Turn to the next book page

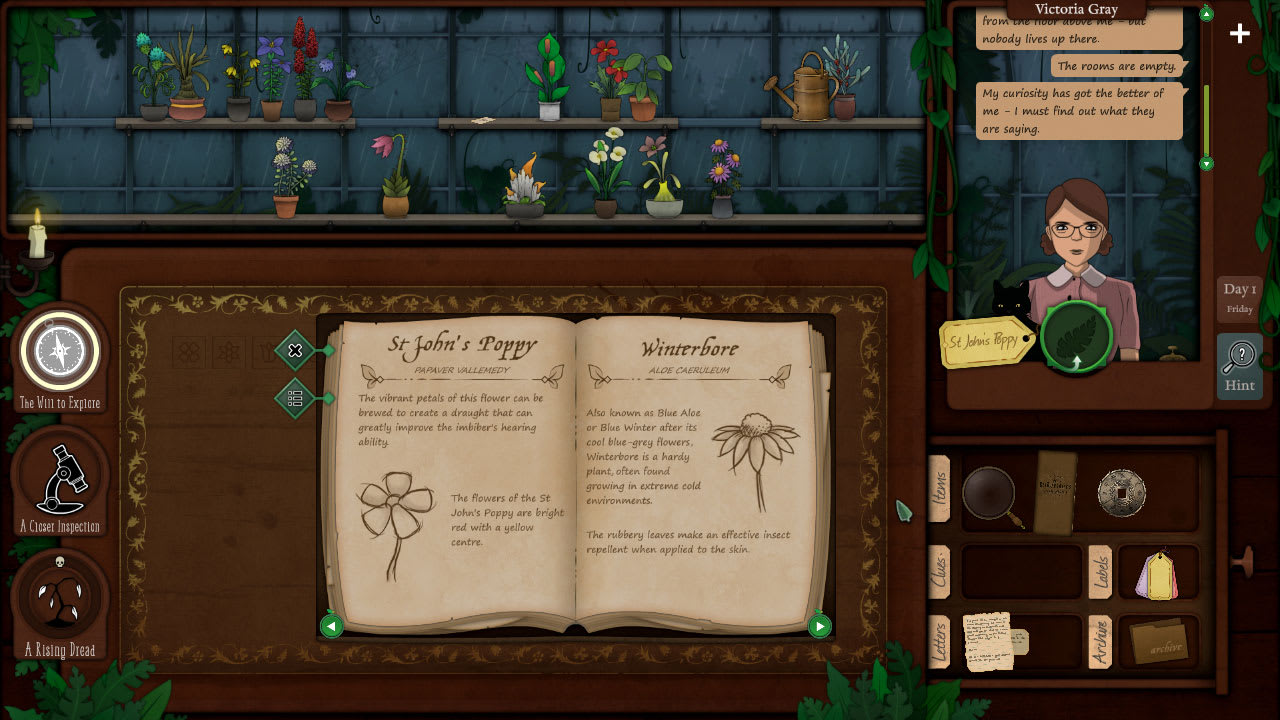coord(819,627)
